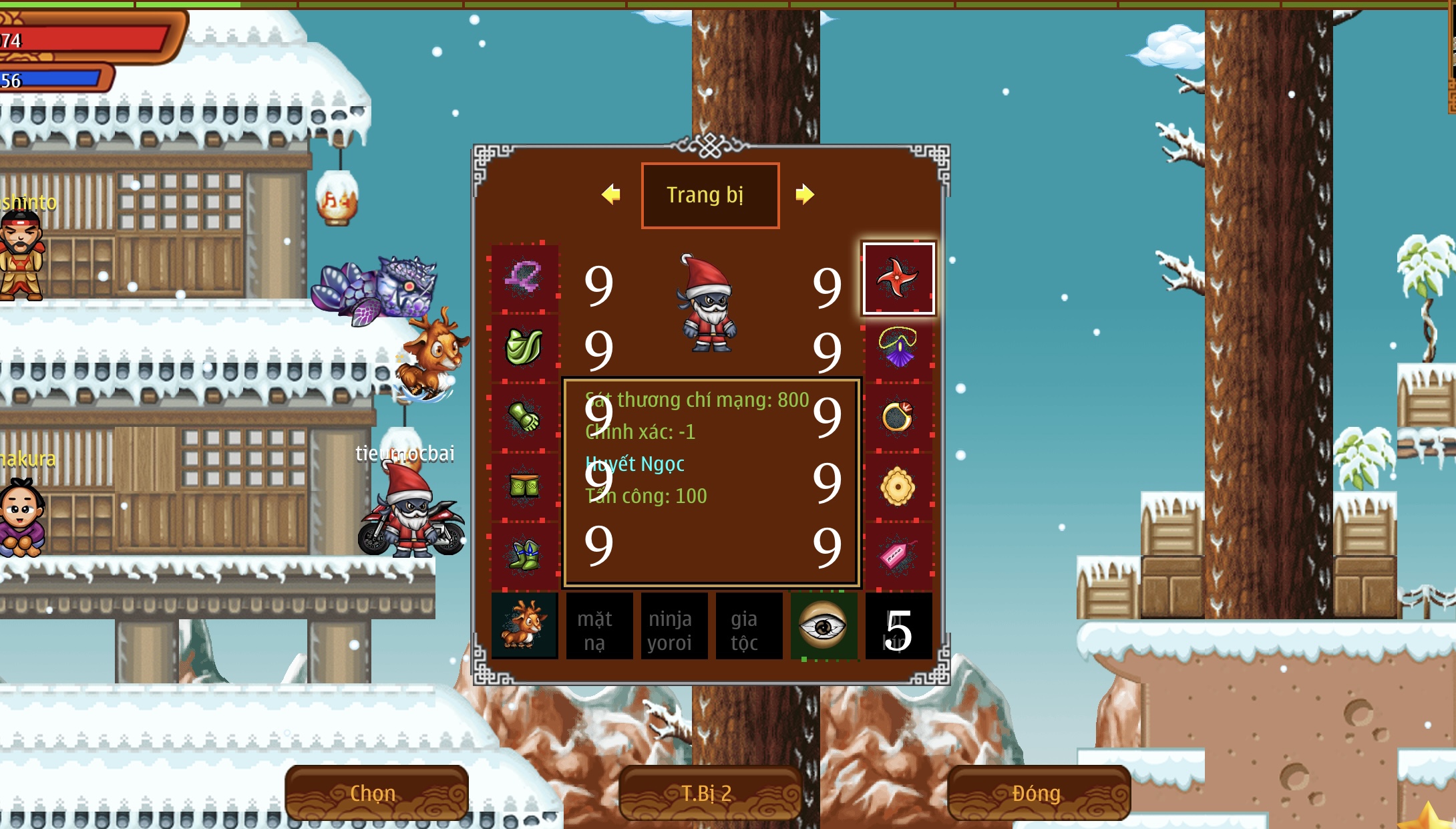Select the green pants slot

(x=524, y=486)
